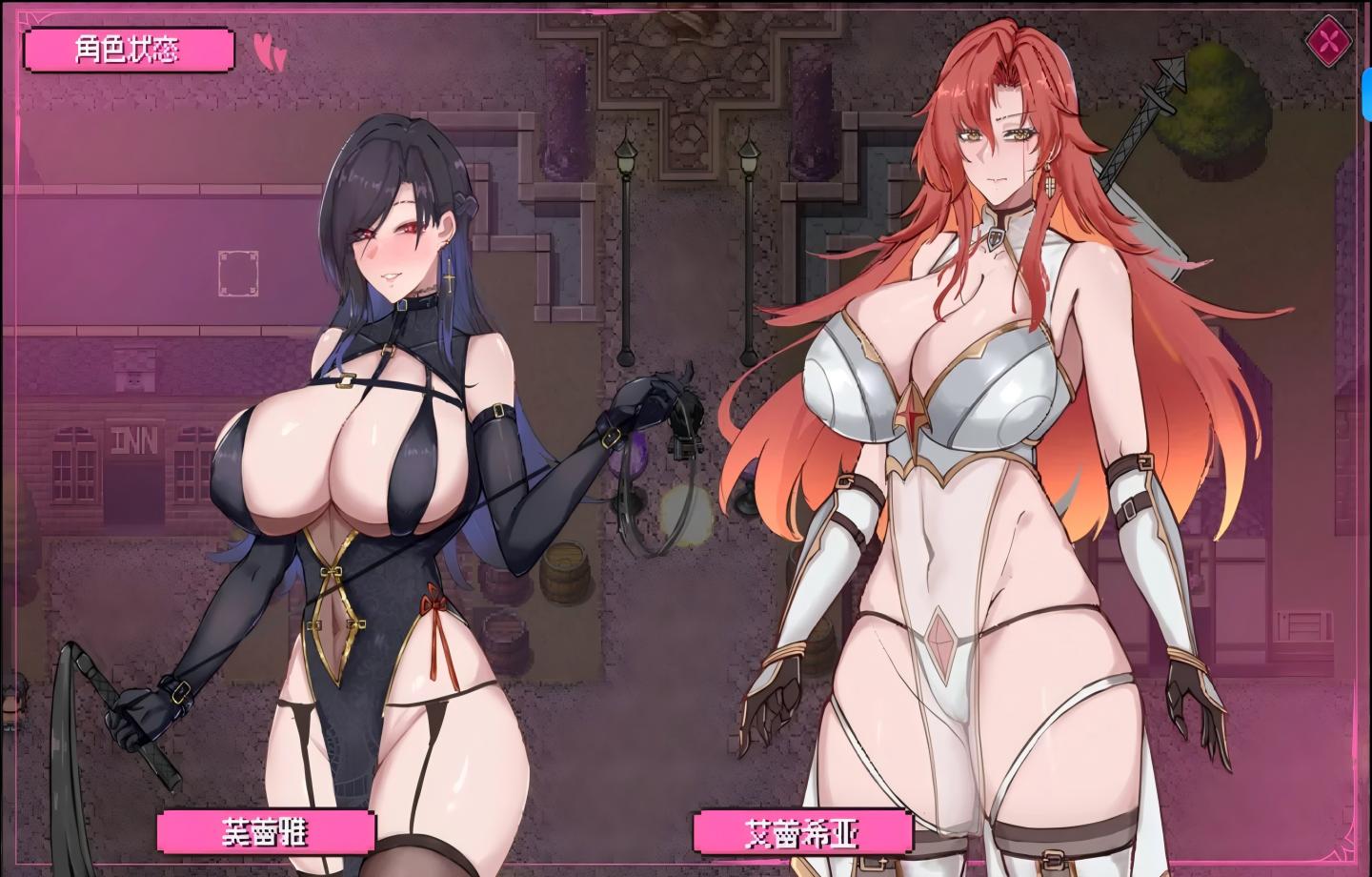
Task: Open 艾蕾希亚's status via her nameplate
Action: (805, 831)
